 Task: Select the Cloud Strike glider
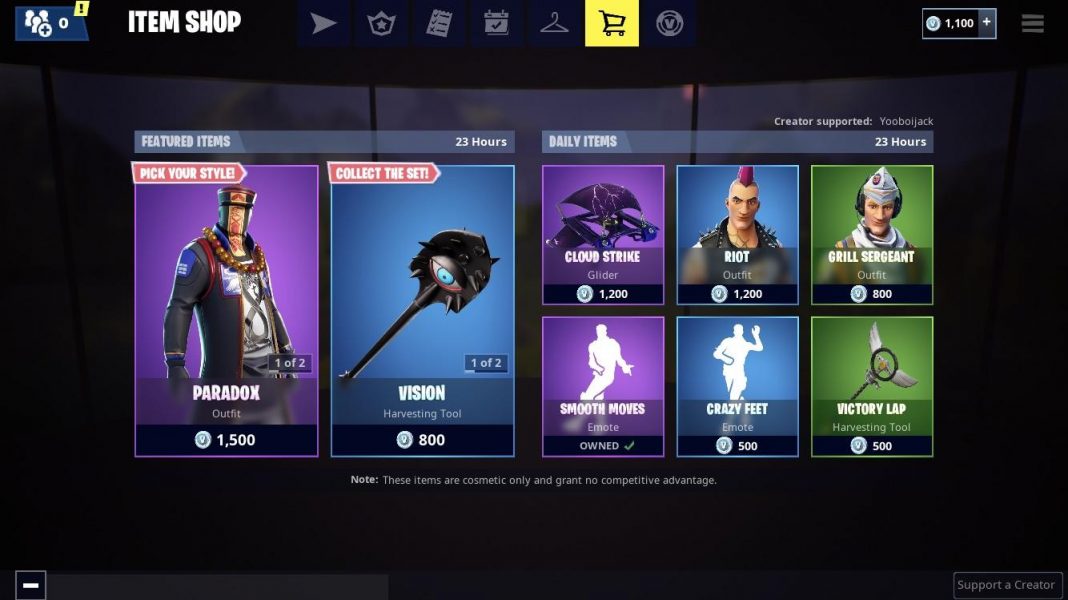coord(603,235)
